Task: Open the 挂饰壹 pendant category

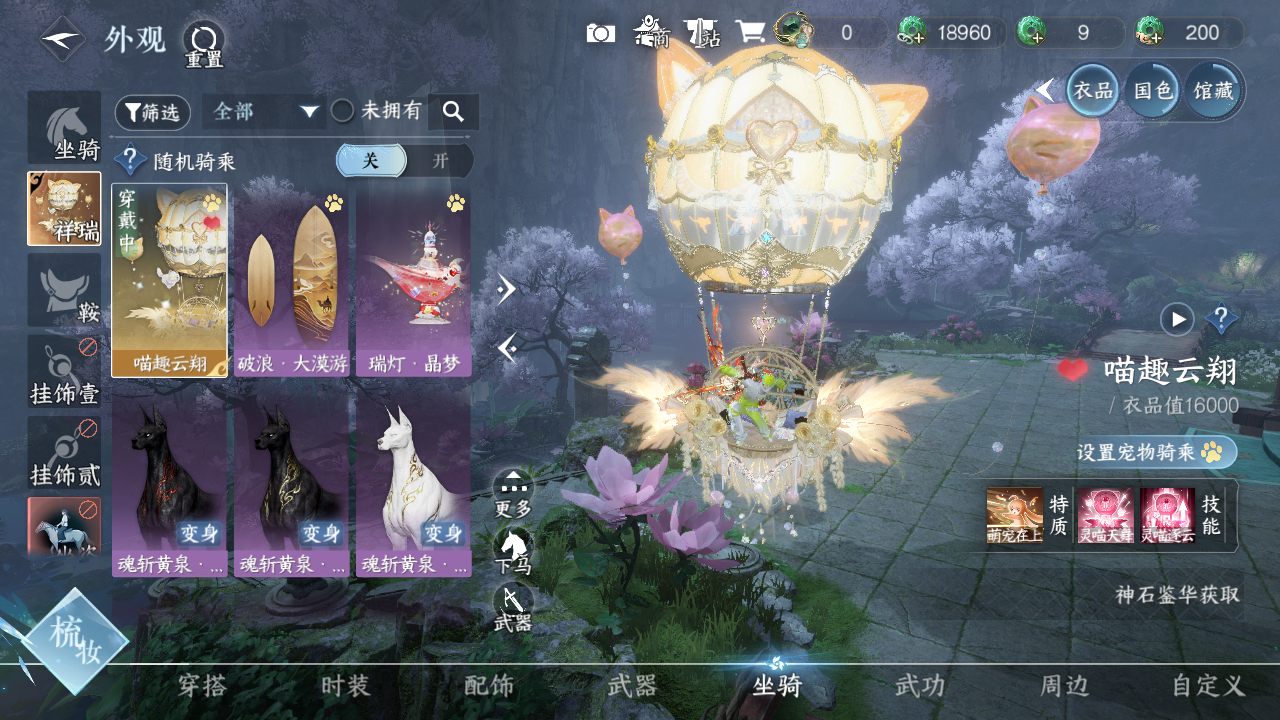Action: (64, 372)
